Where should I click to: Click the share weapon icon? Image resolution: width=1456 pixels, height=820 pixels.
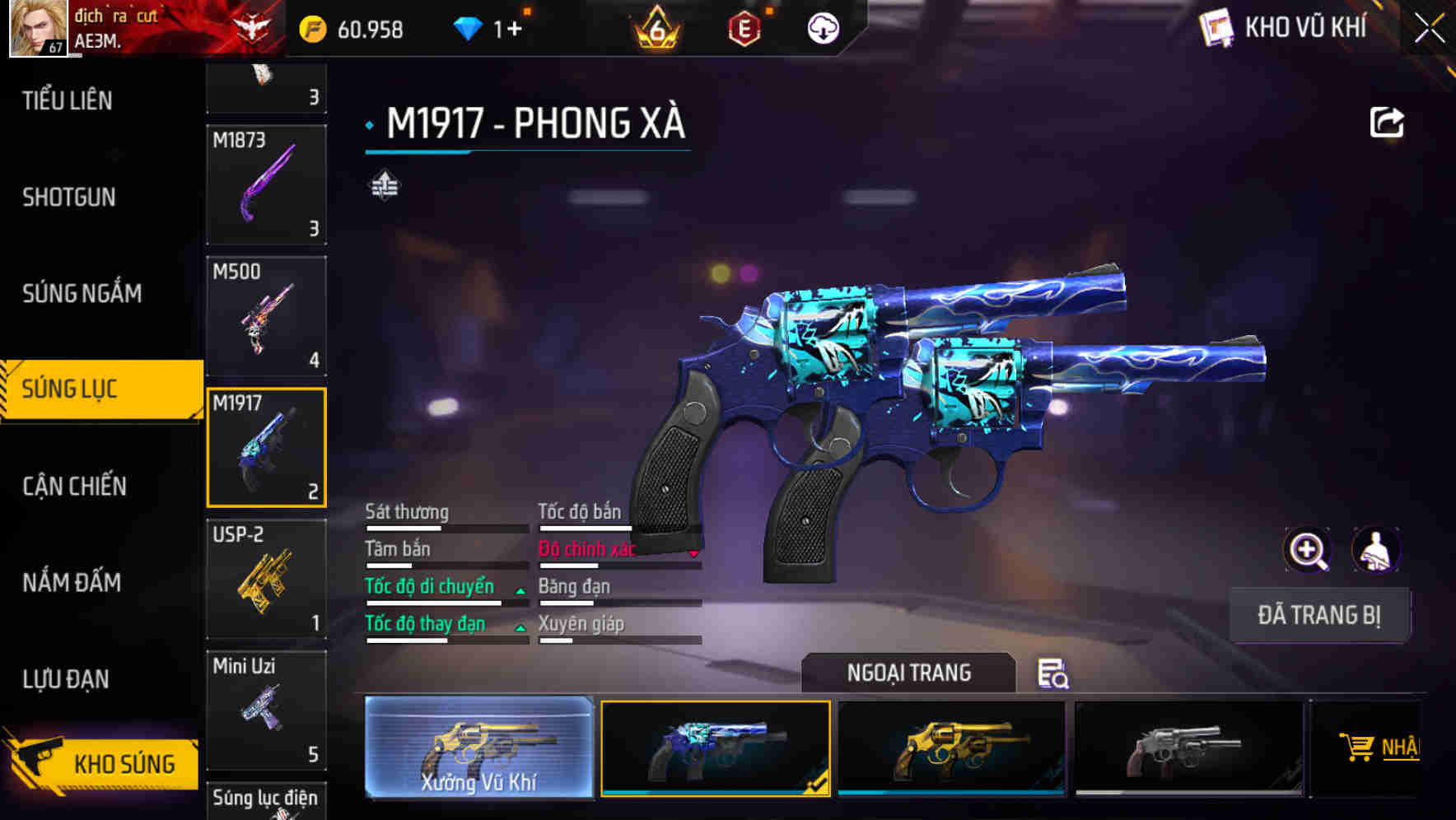point(1386,122)
